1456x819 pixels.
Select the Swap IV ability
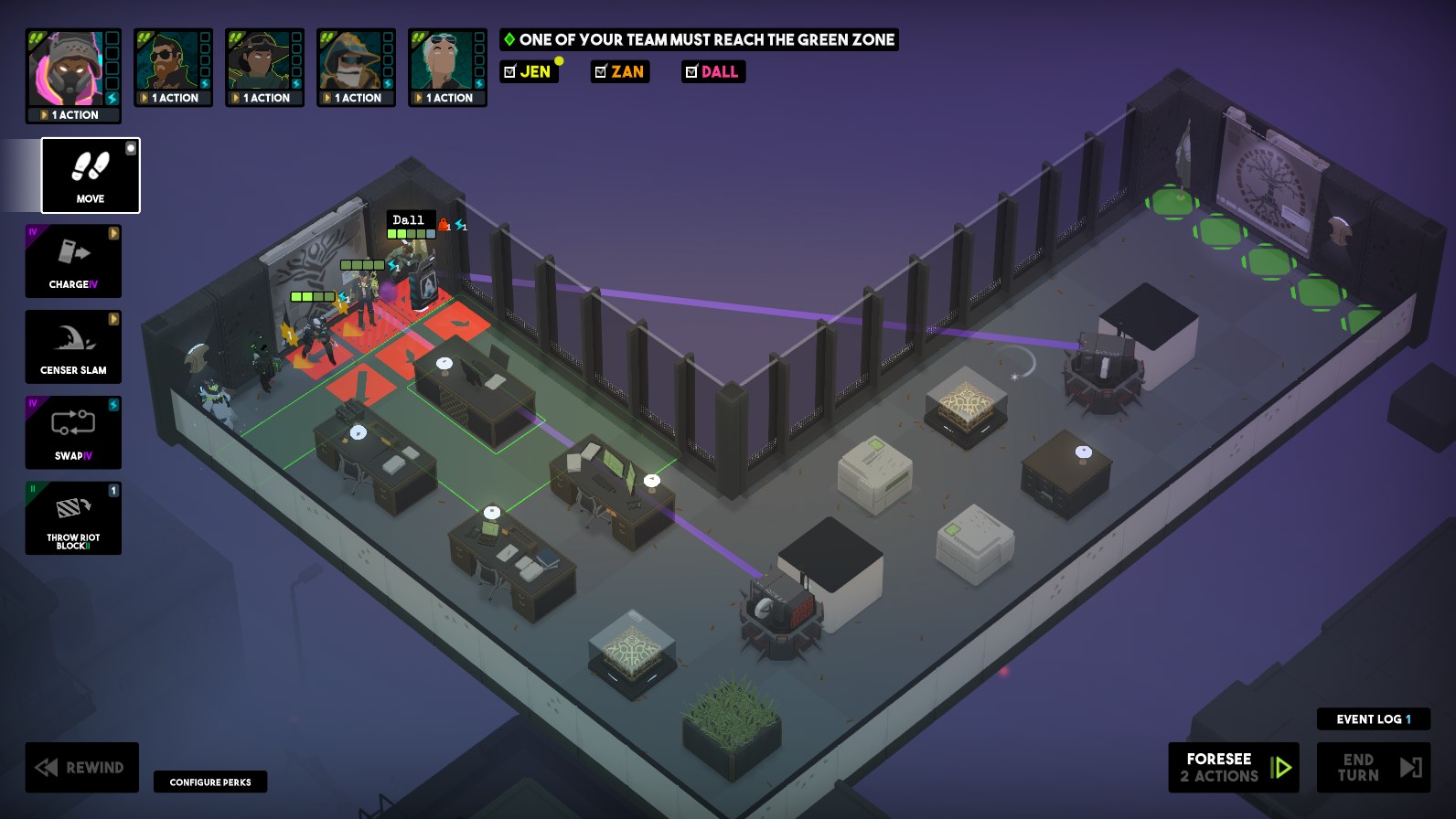[x=72, y=432]
